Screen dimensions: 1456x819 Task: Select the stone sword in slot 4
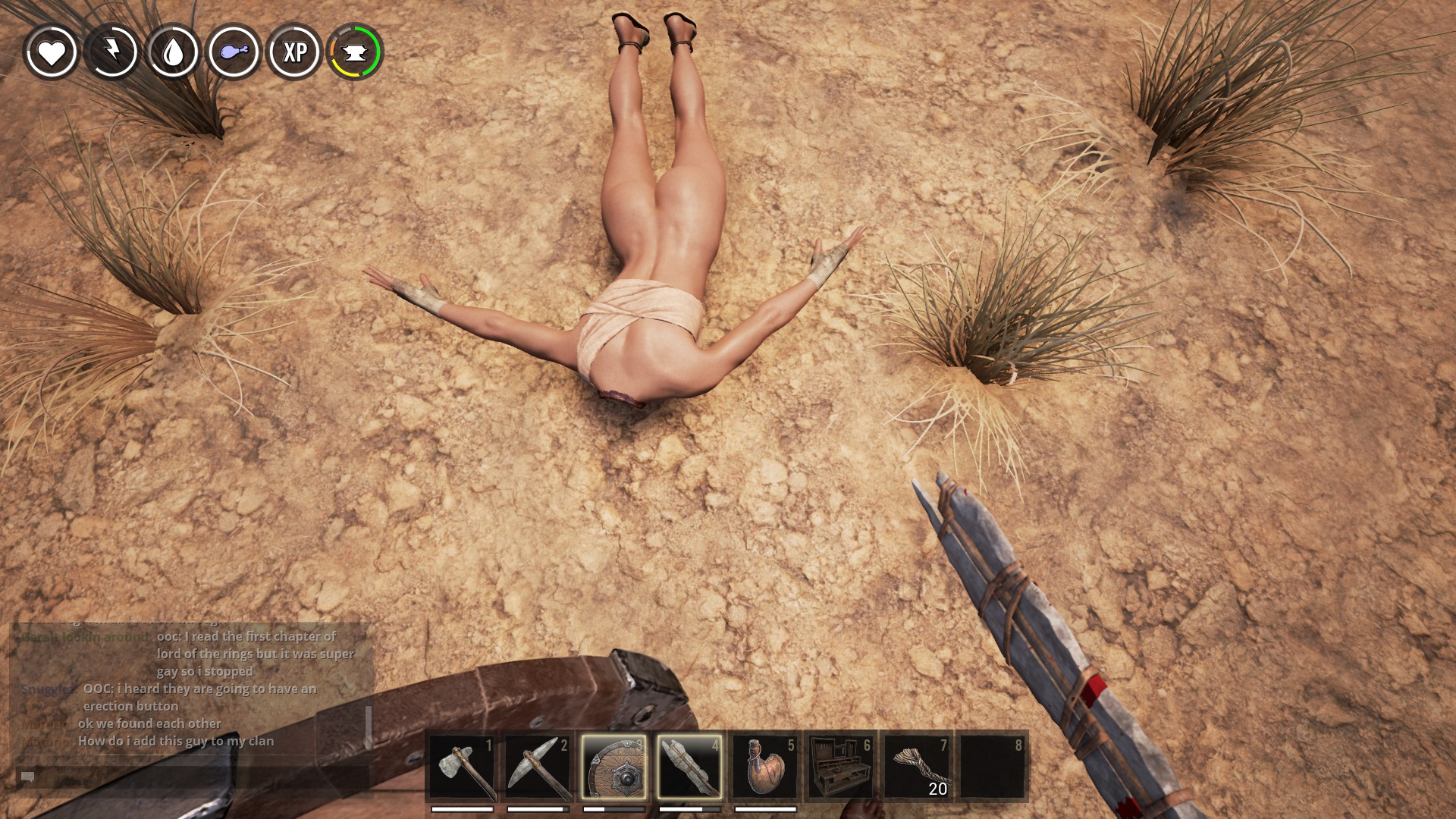pos(689,766)
